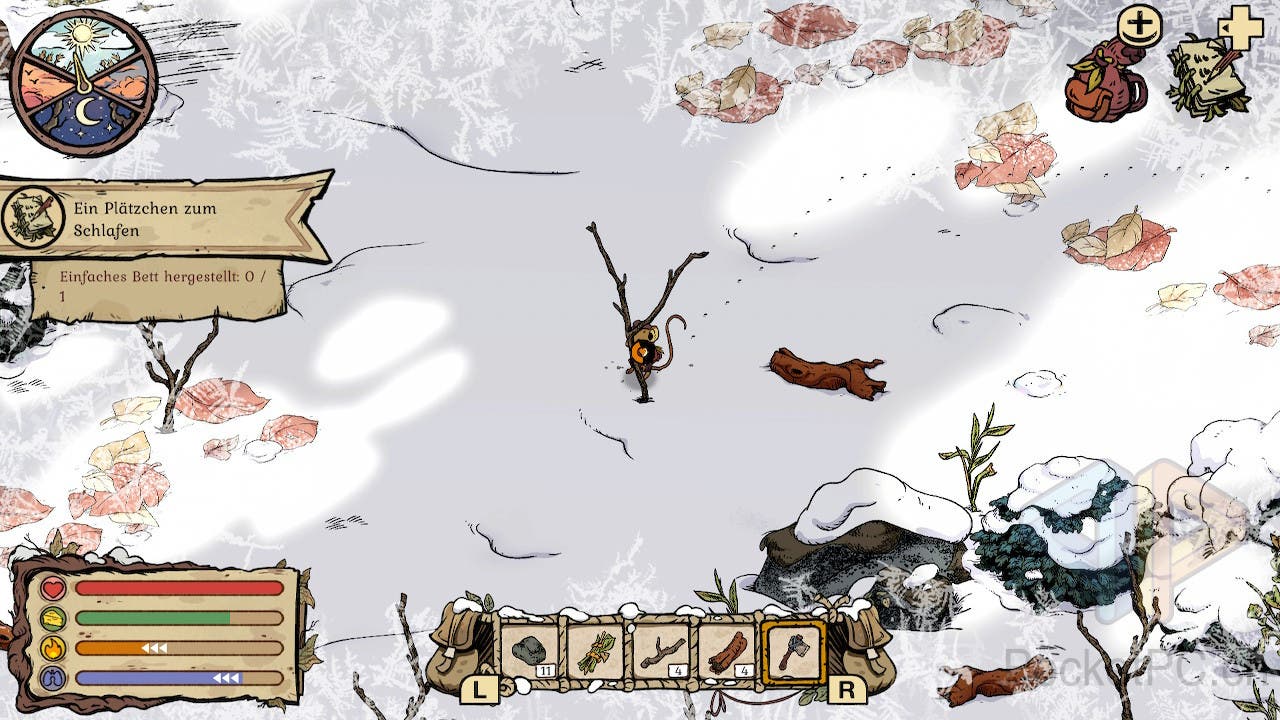
Task: Click the day-night cycle clock
Action: pyautogui.click(x=85, y=83)
